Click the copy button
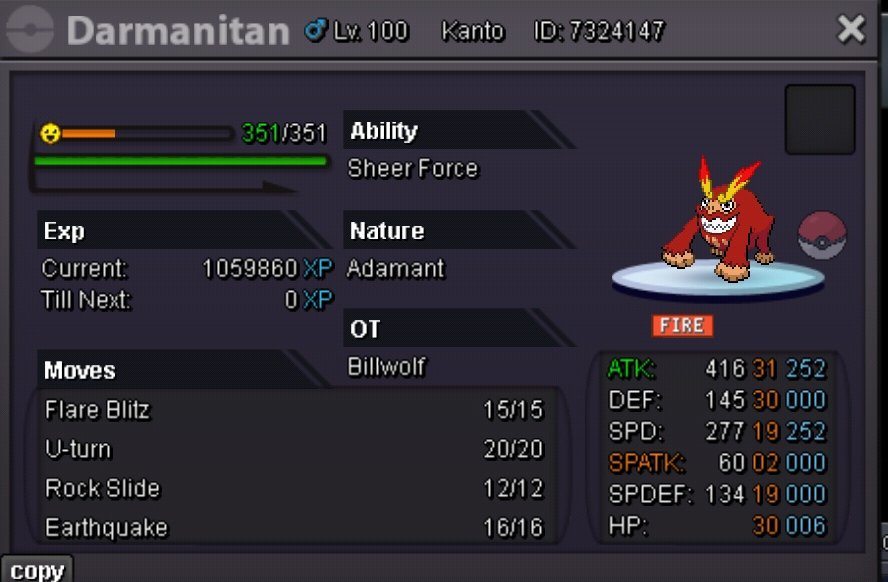888x582 pixels. 37,571
